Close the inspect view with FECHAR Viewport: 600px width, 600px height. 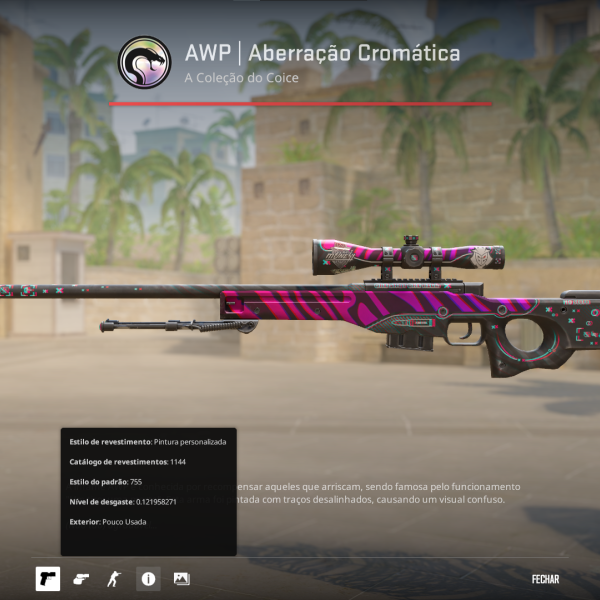point(545,579)
